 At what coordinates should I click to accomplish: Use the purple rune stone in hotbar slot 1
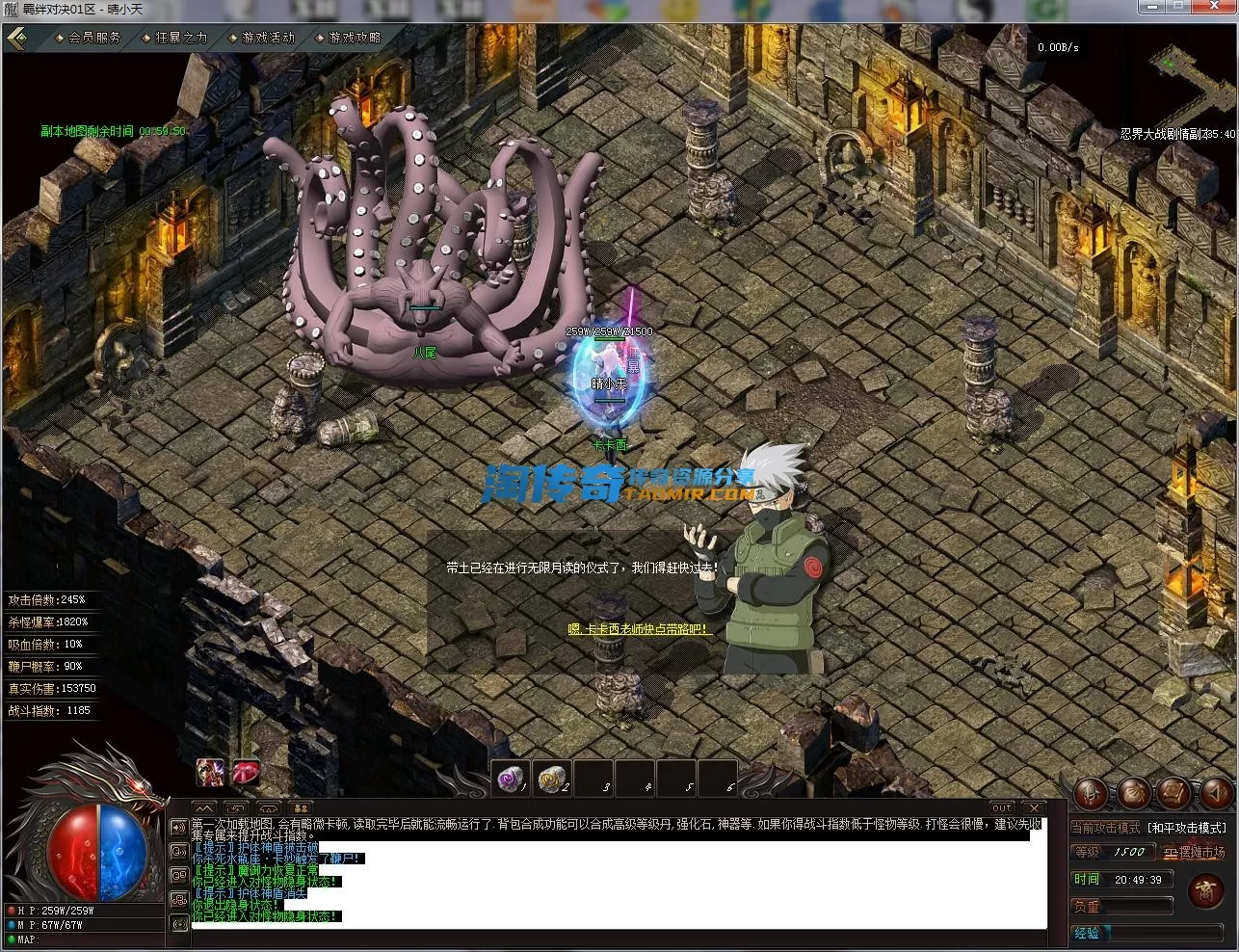tap(510, 778)
